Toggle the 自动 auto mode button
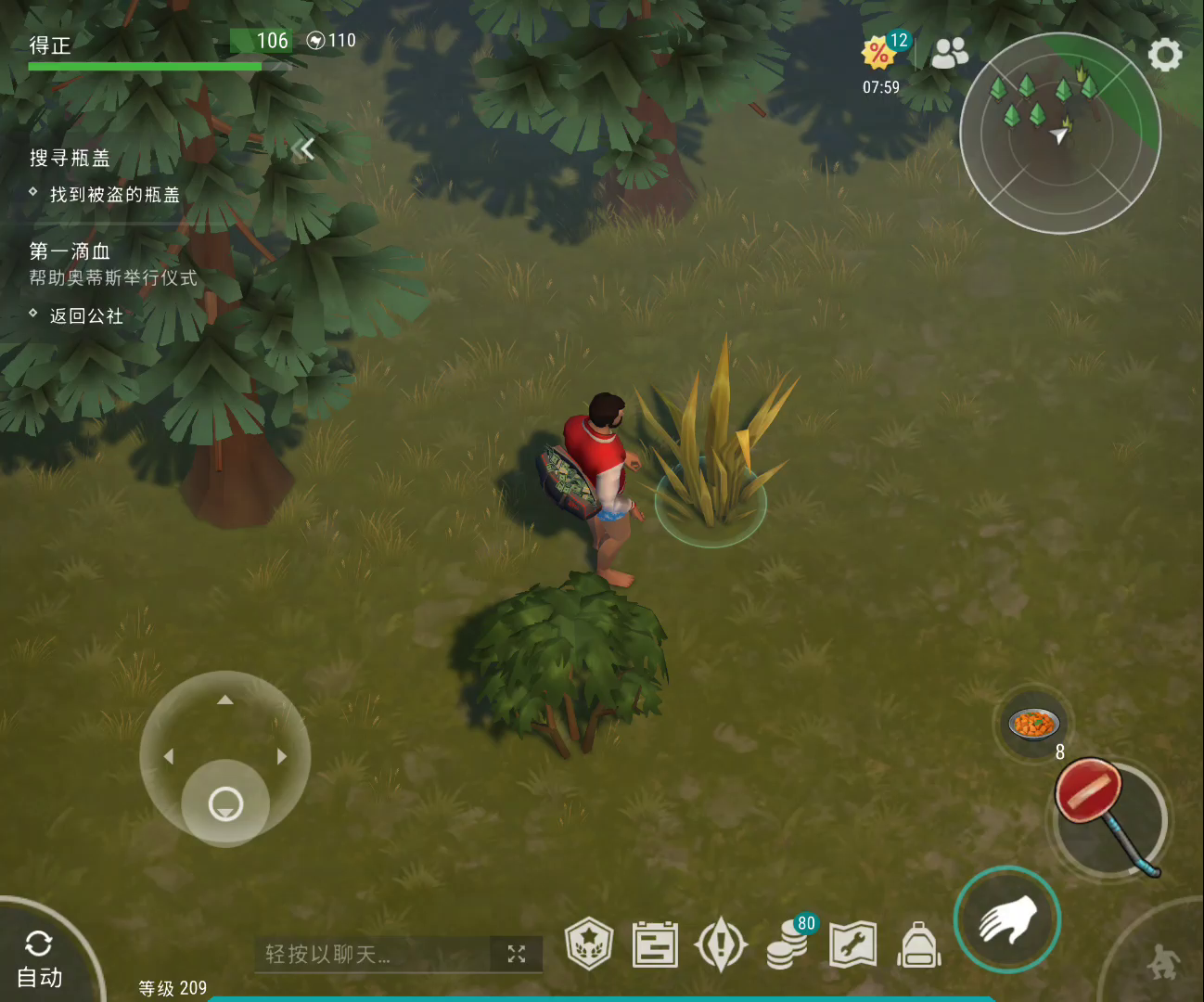 pyautogui.click(x=39, y=959)
